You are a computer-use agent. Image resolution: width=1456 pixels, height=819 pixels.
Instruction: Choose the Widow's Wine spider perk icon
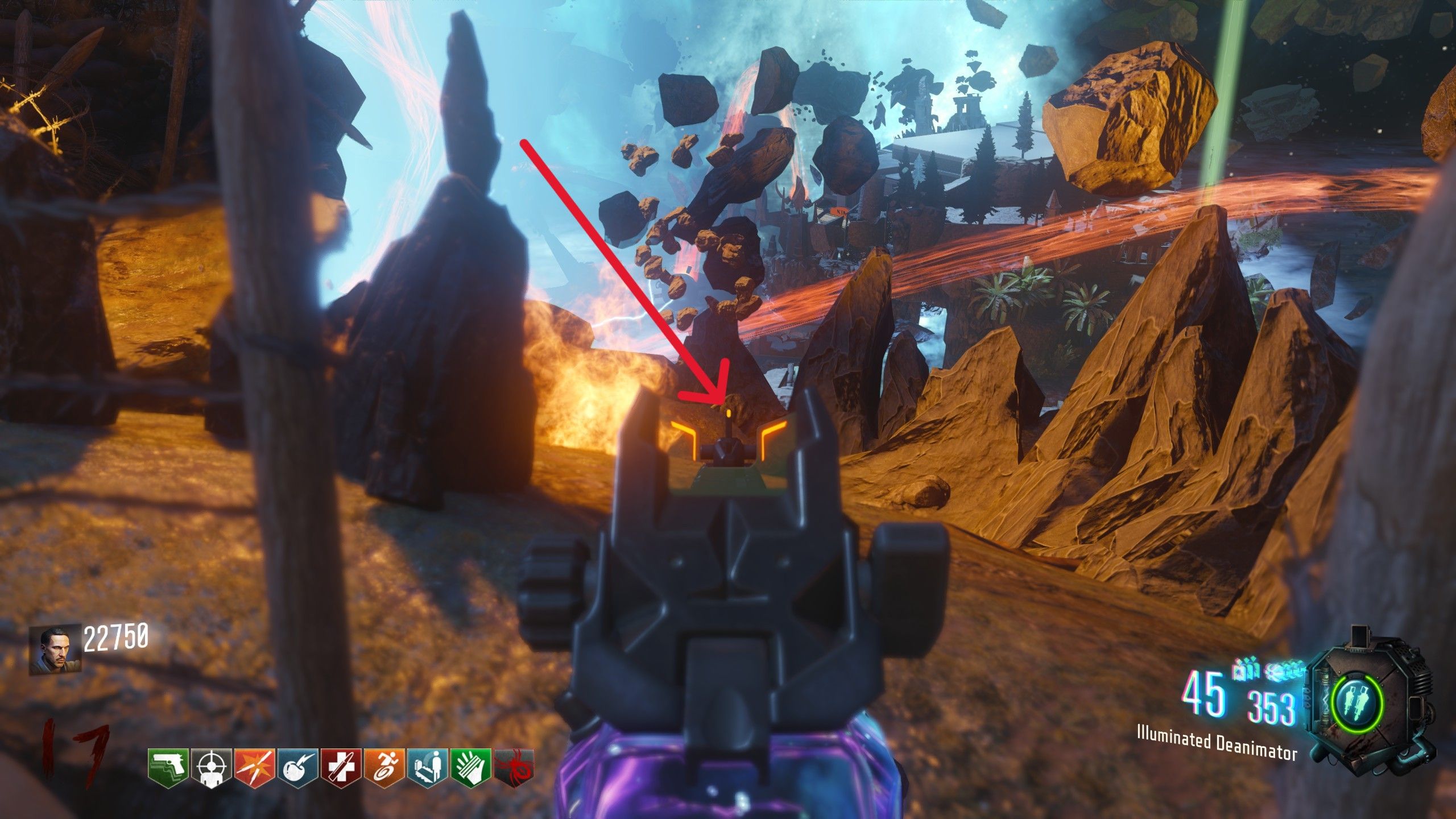click(x=514, y=768)
